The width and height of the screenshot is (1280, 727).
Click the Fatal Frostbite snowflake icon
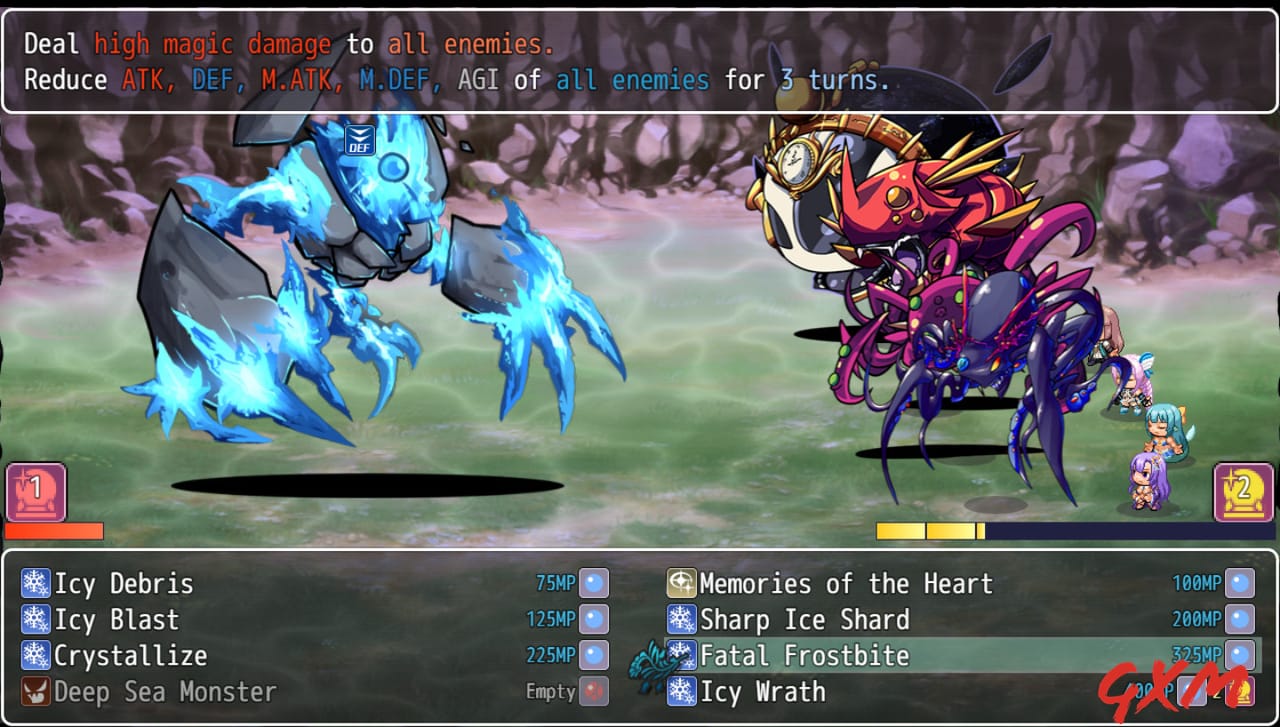click(x=684, y=656)
